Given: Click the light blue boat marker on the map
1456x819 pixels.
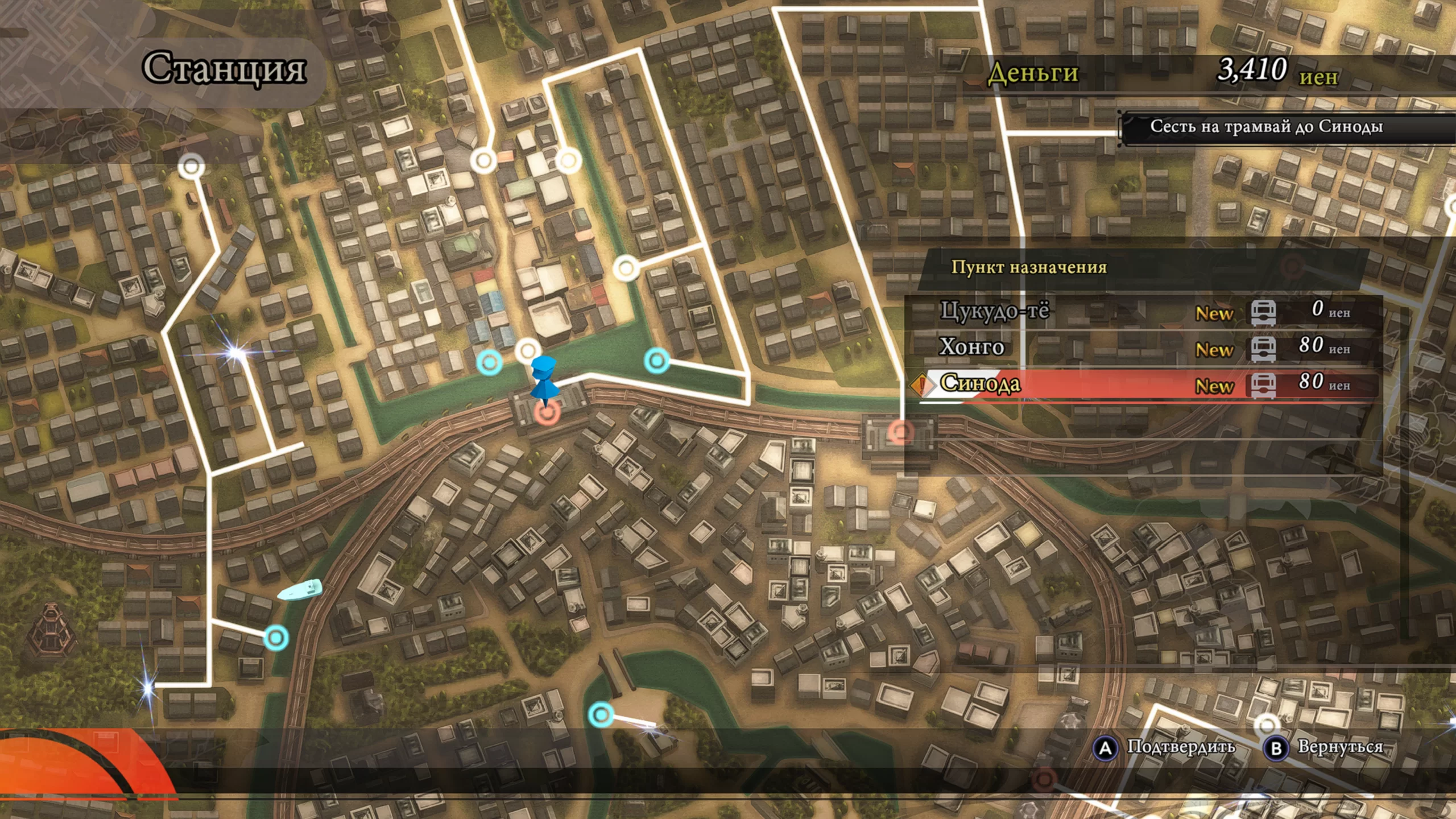Looking at the screenshot, I should coord(300,590).
